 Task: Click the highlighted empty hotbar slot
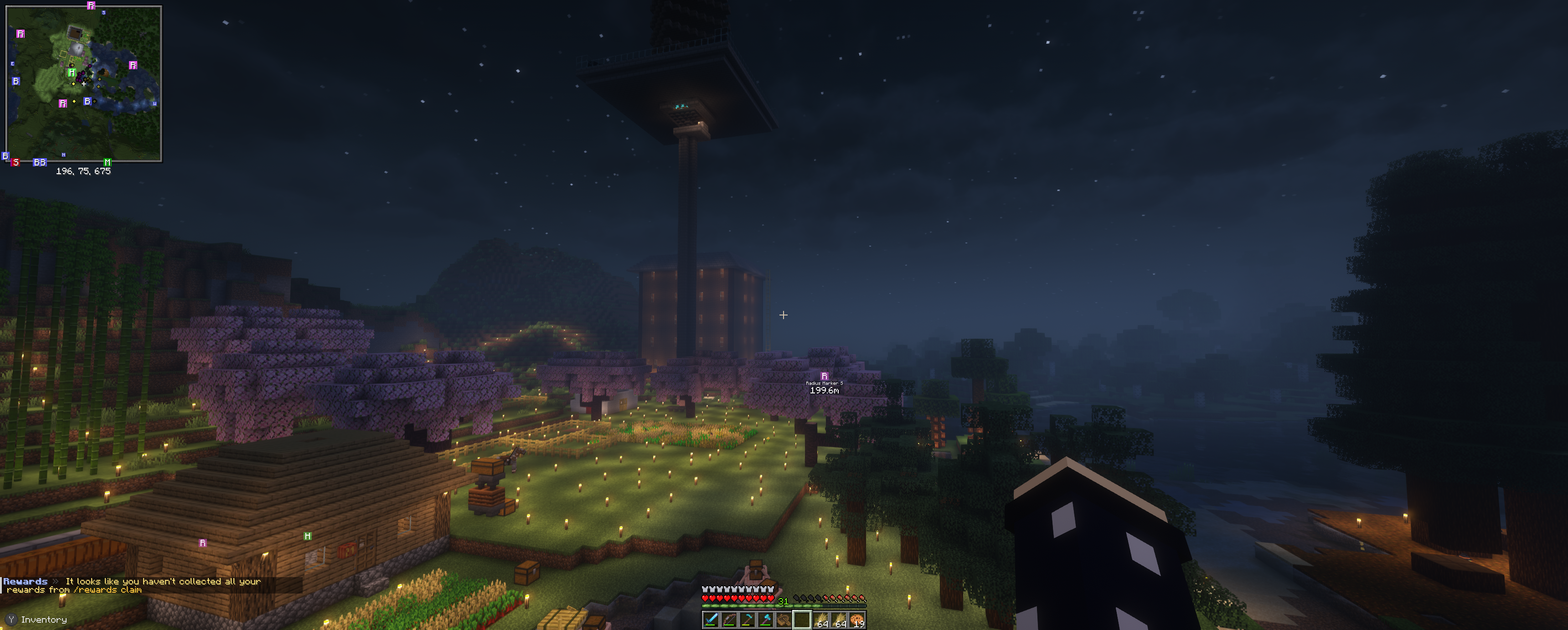point(802,620)
